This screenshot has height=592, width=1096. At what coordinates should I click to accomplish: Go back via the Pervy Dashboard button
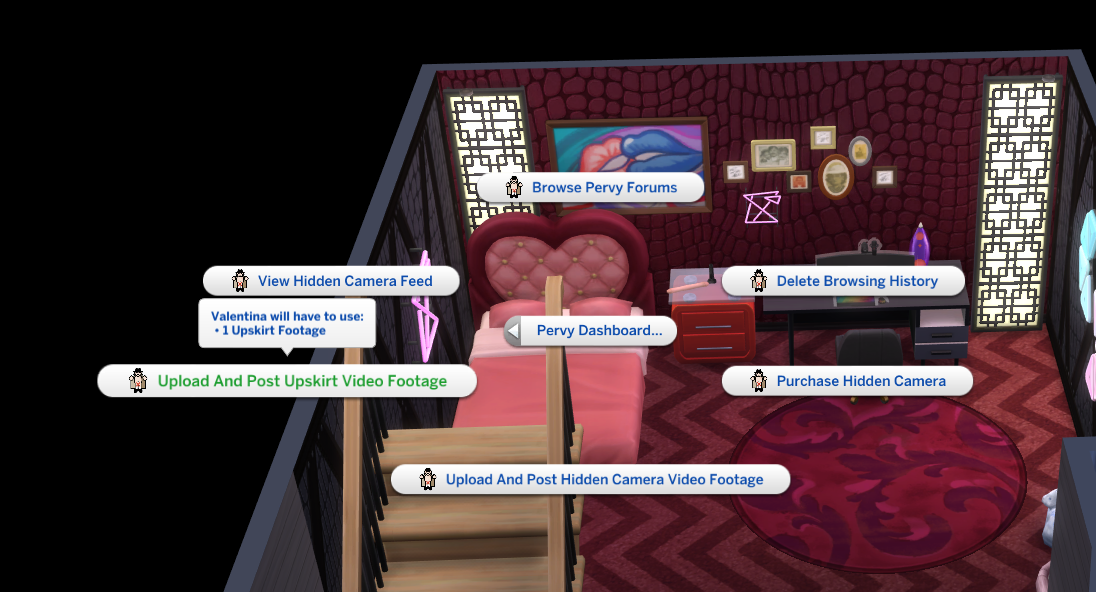(x=590, y=331)
